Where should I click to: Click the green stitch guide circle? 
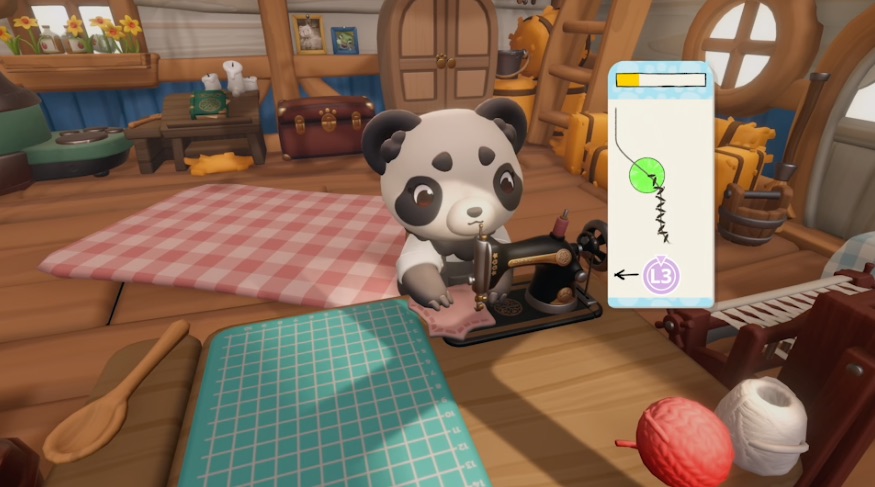pyautogui.click(x=649, y=176)
